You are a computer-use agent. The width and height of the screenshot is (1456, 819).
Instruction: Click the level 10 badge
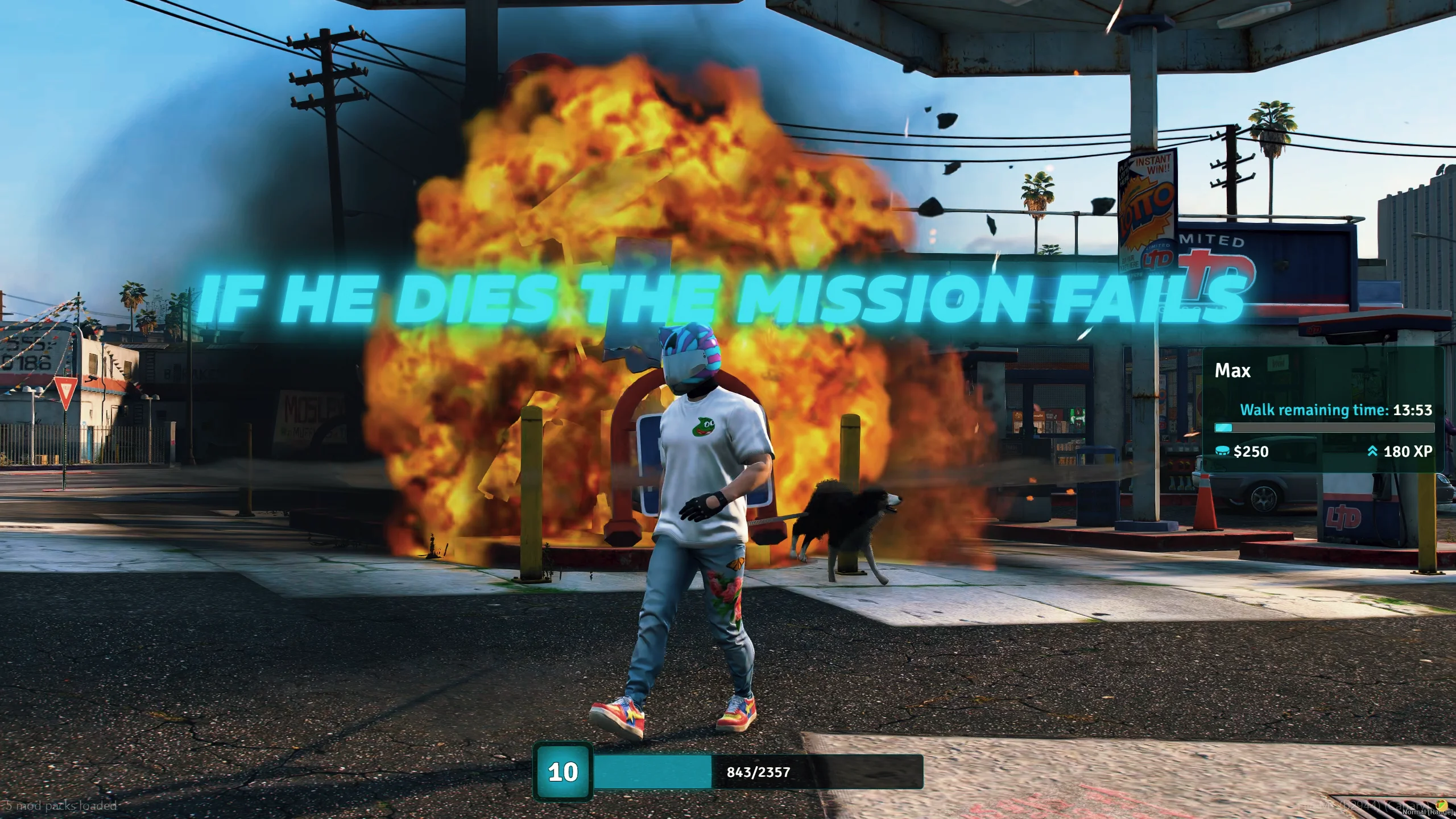point(562,772)
